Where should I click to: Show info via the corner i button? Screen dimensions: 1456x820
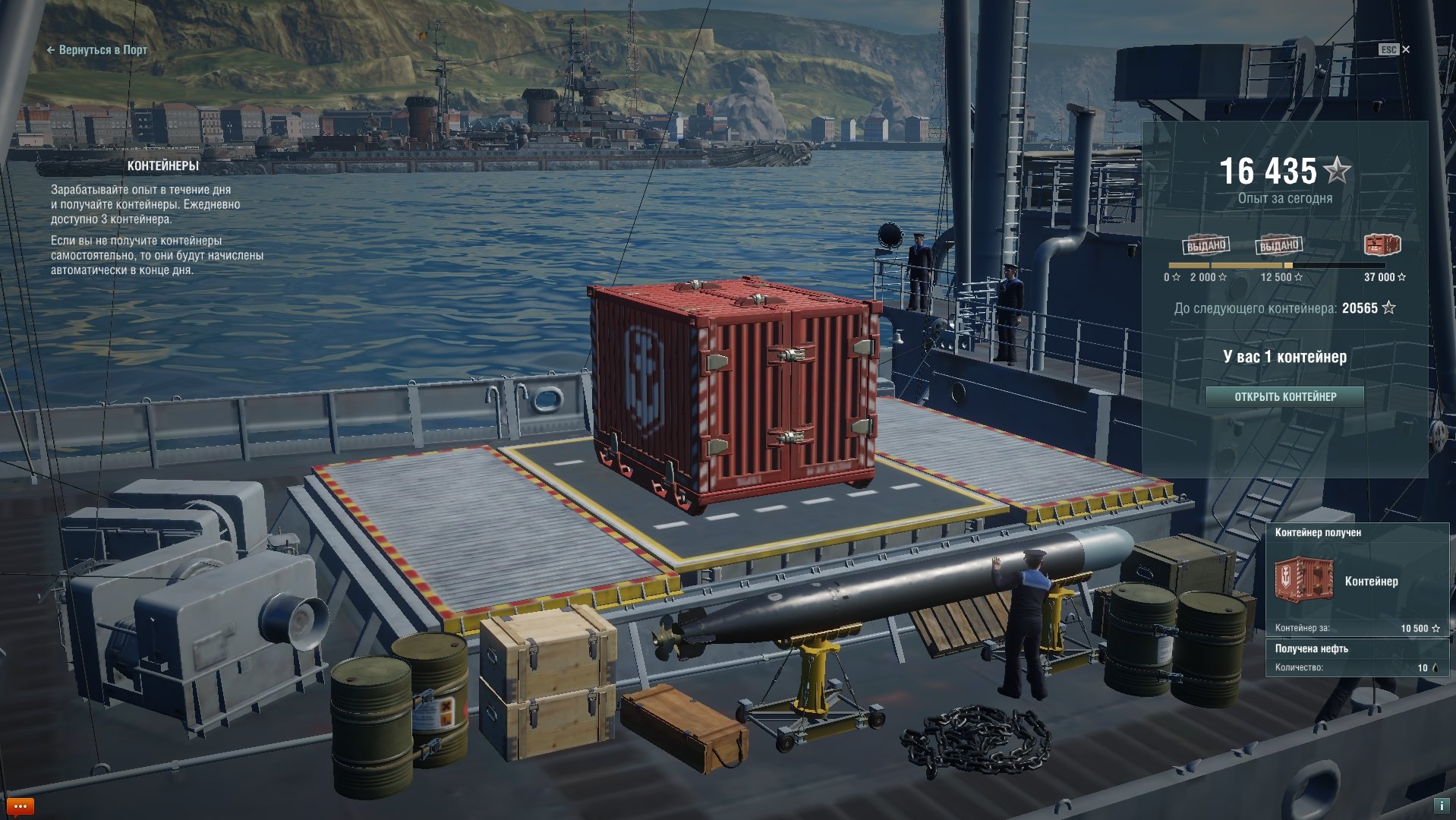coord(1440,806)
